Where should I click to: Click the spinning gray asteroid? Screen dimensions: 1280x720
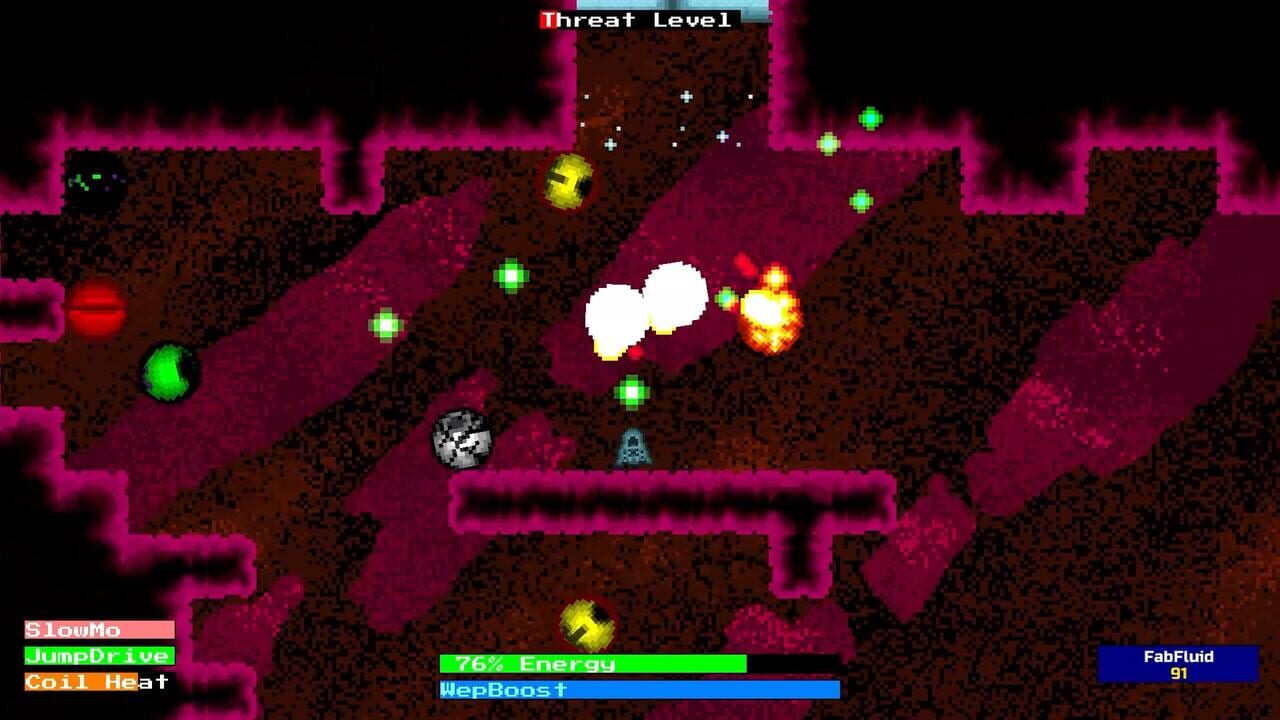coord(461,440)
